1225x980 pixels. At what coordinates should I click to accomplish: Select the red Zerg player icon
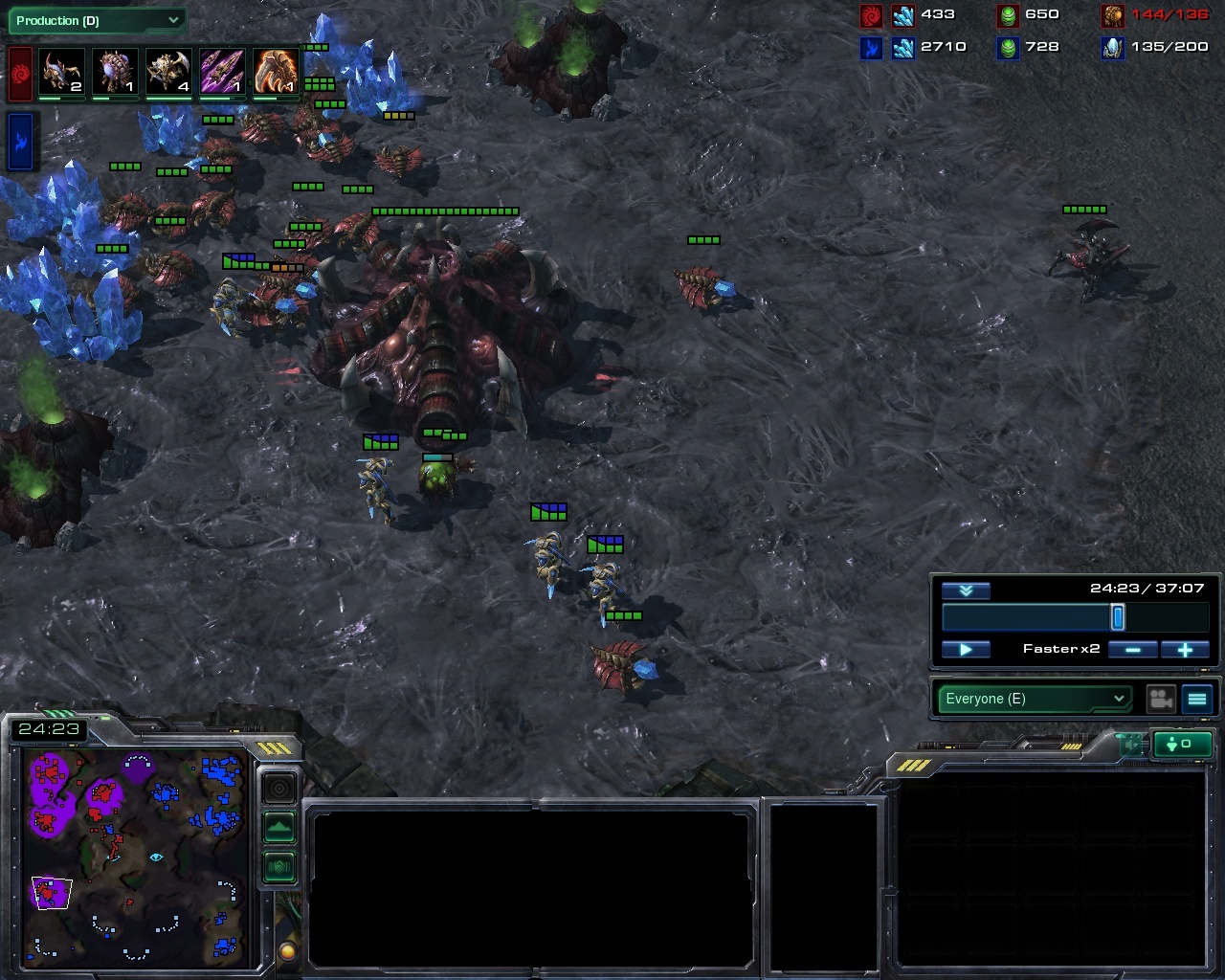[x=20, y=75]
